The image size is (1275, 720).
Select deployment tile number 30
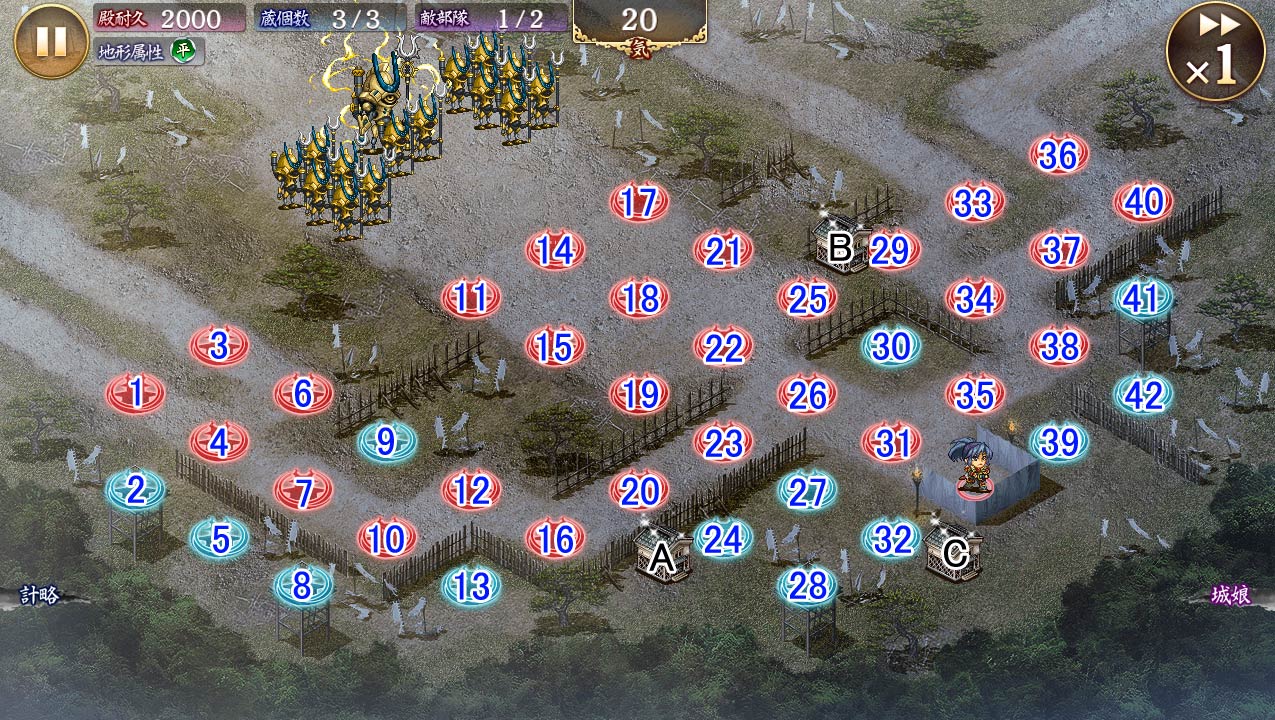click(891, 346)
